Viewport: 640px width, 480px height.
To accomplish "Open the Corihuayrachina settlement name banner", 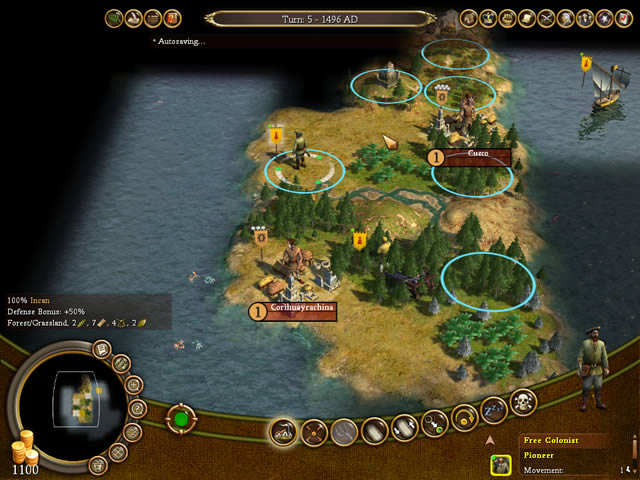I will point(300,310).
